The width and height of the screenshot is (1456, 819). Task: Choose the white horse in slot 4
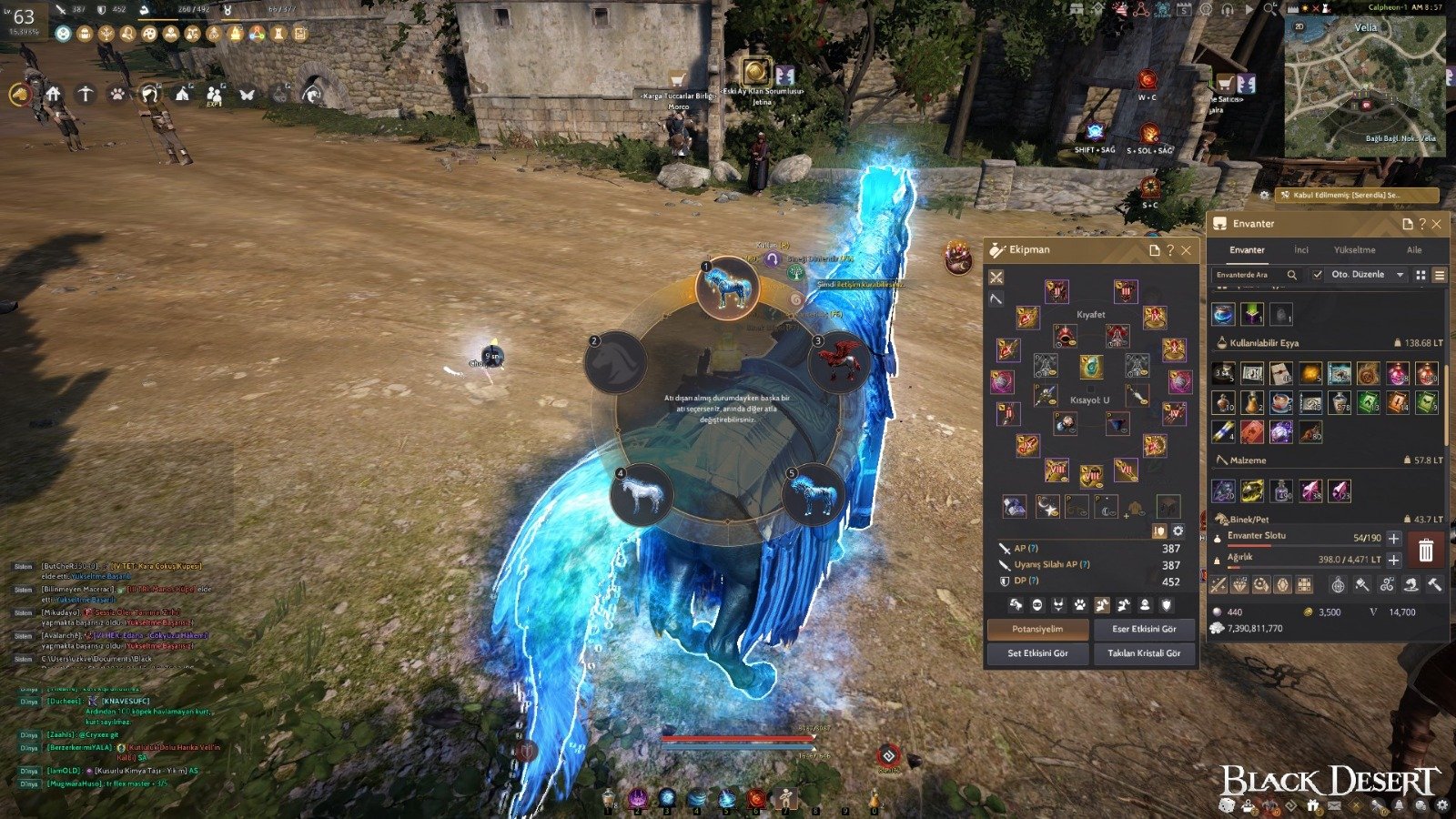point(642,496)
